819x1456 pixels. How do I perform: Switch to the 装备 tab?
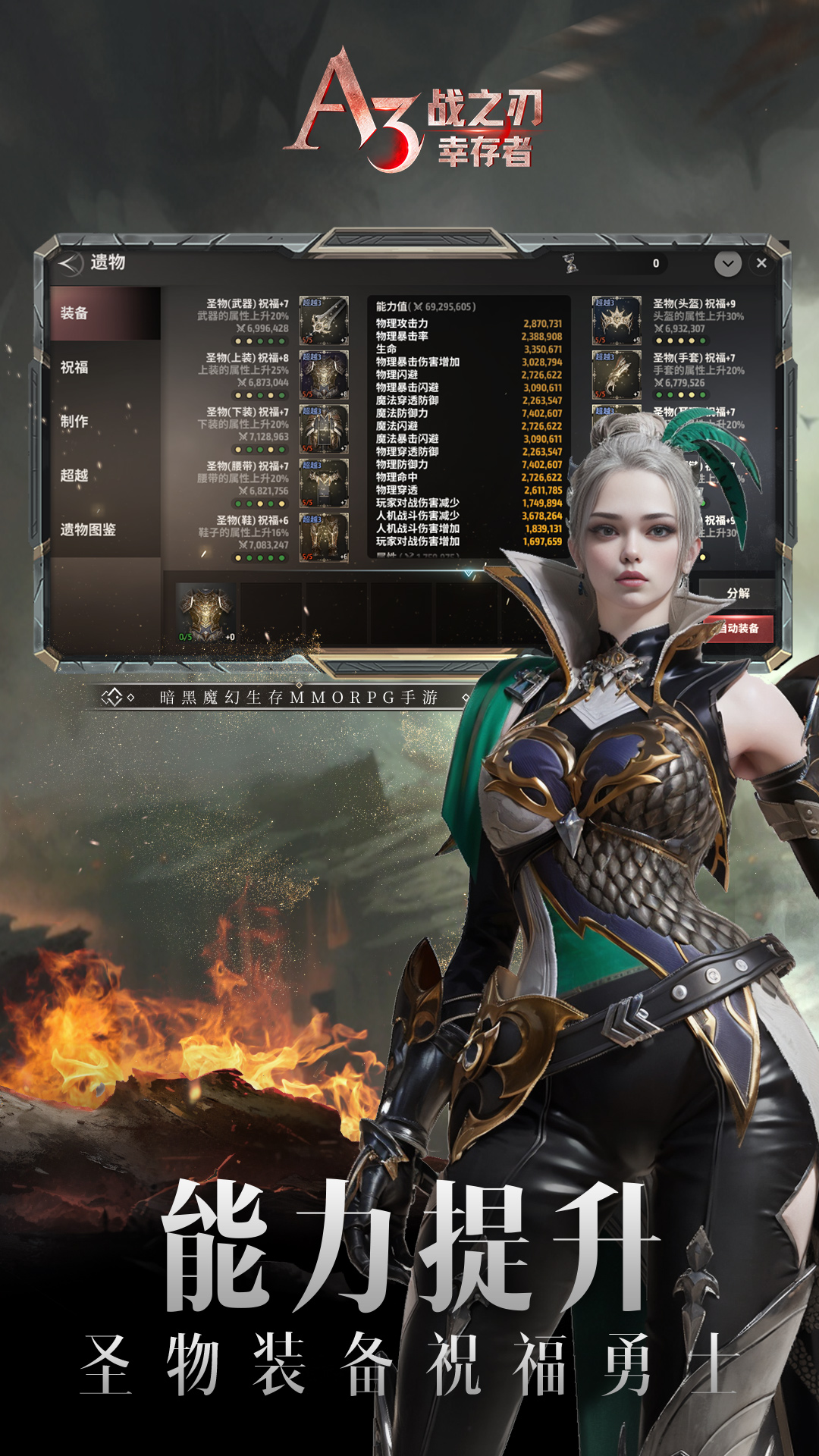point(105,313)
